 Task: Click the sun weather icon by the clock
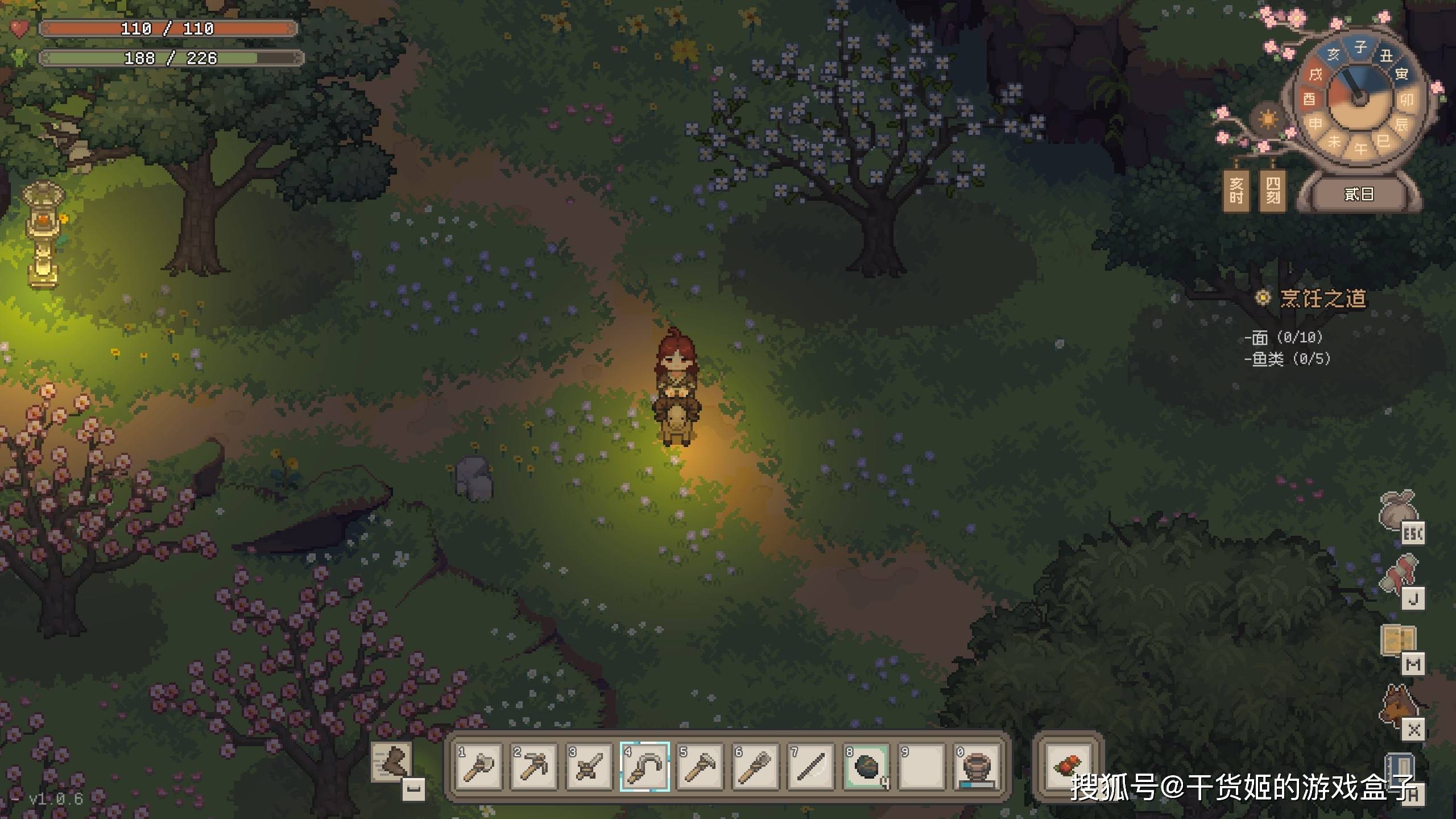coord(1268,120)
